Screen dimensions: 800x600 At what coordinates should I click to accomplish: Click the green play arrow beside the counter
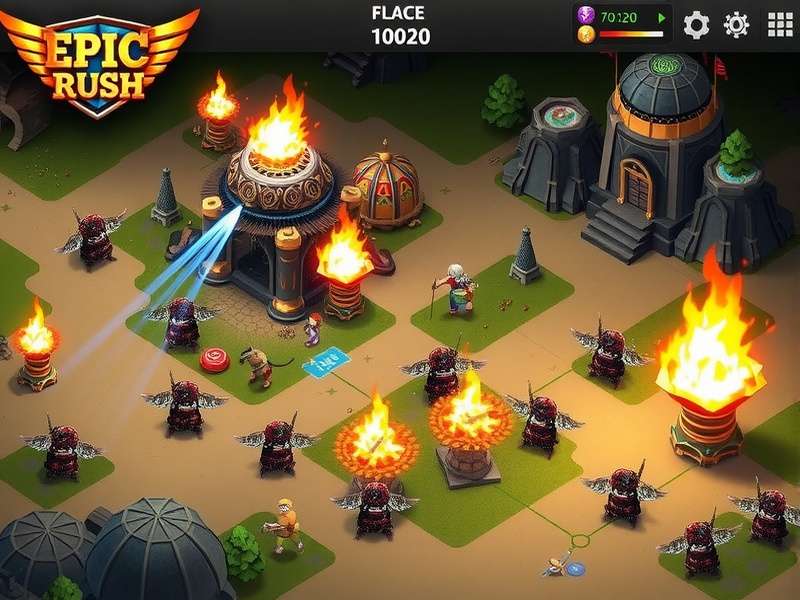(661, 17)
